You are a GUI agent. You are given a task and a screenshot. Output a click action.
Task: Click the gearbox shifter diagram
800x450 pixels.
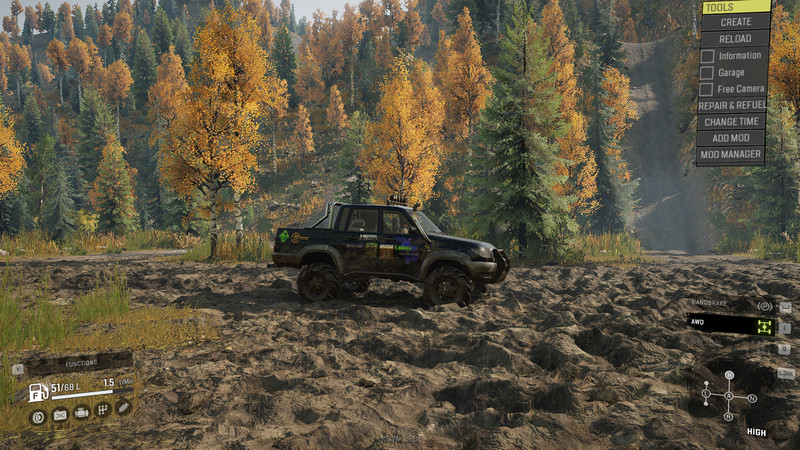click(728, 396)
